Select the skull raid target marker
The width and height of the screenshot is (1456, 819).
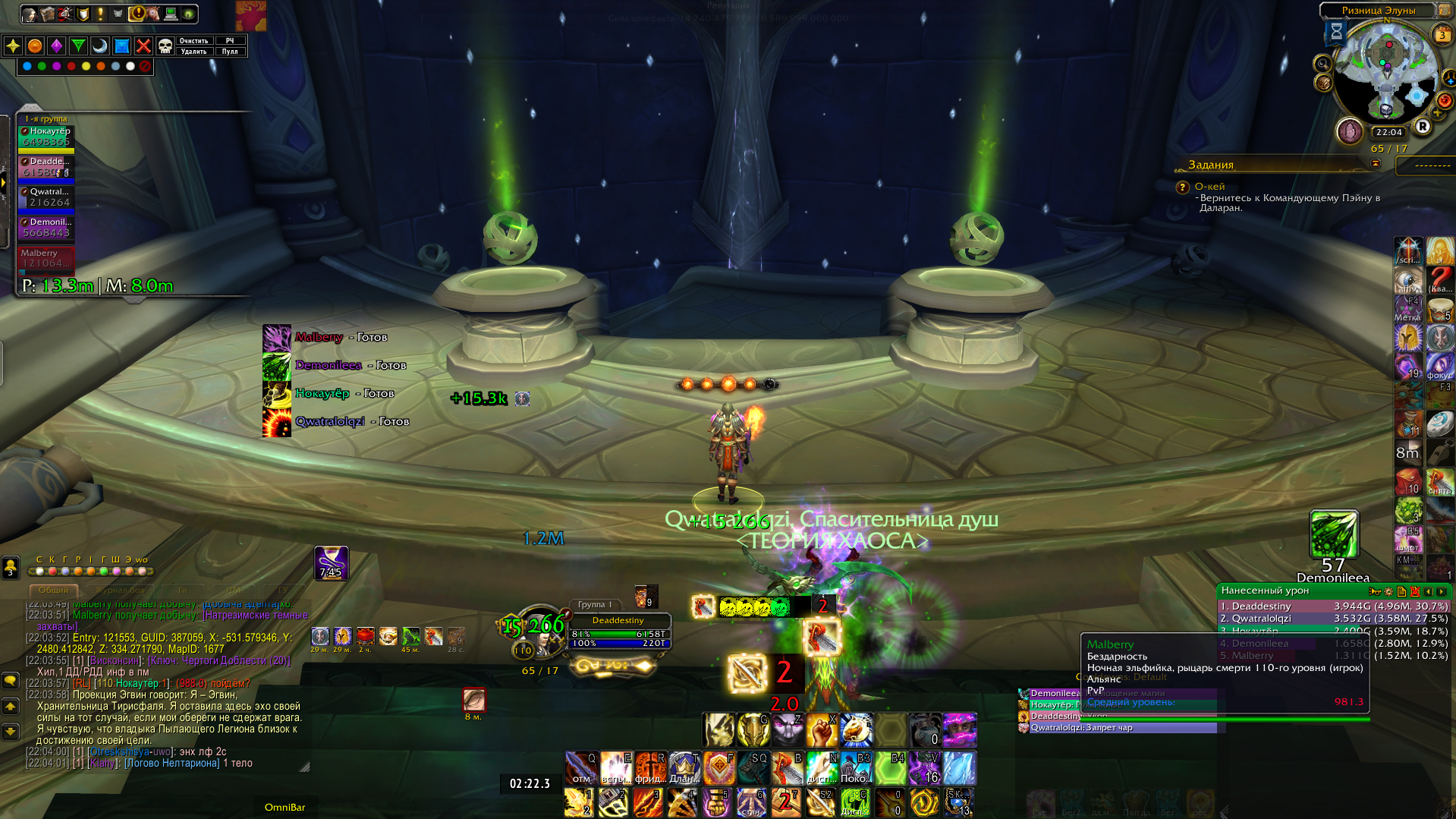pos(165,46)
